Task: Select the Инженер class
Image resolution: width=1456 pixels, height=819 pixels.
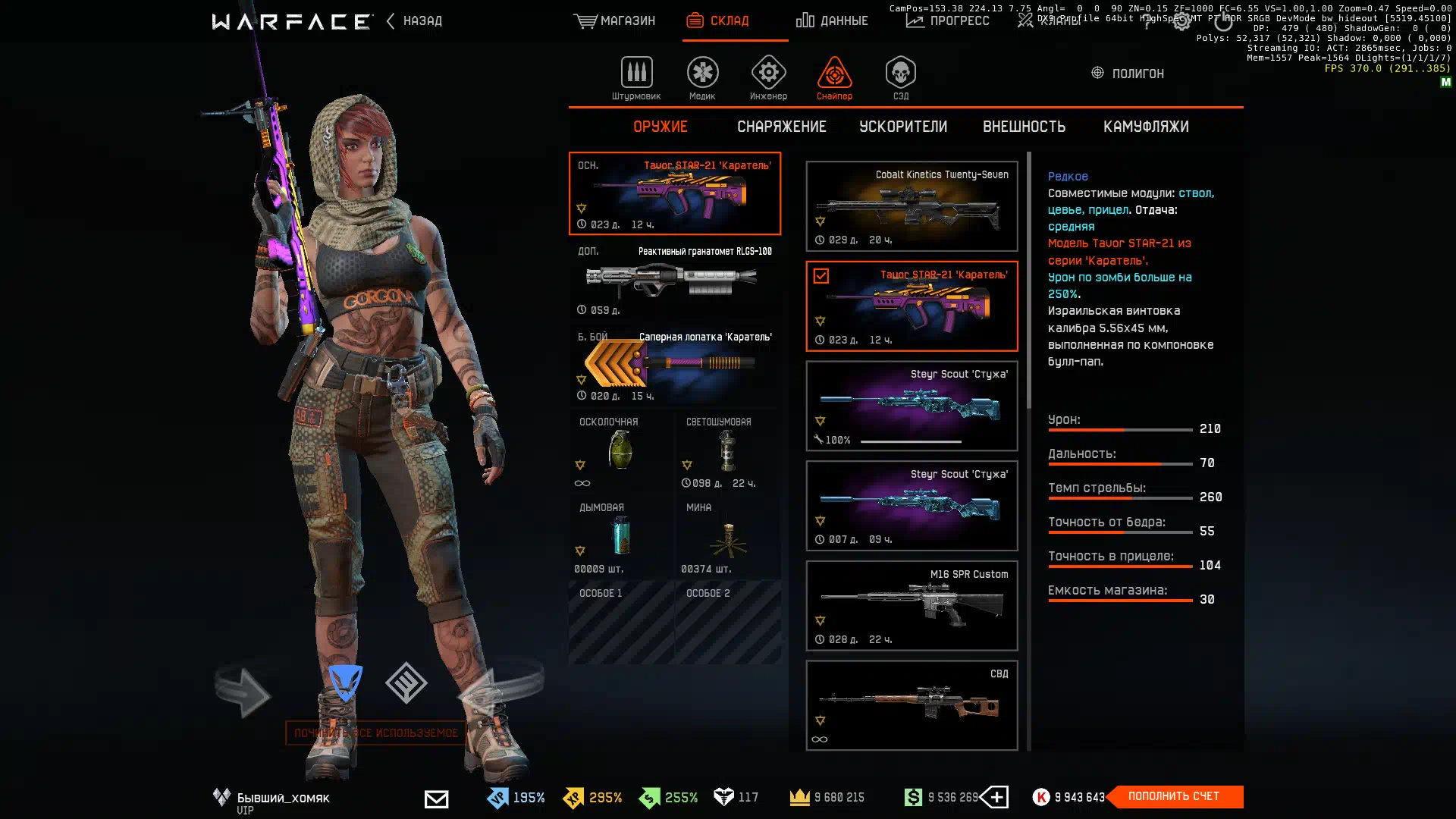Action: (768, 78)
